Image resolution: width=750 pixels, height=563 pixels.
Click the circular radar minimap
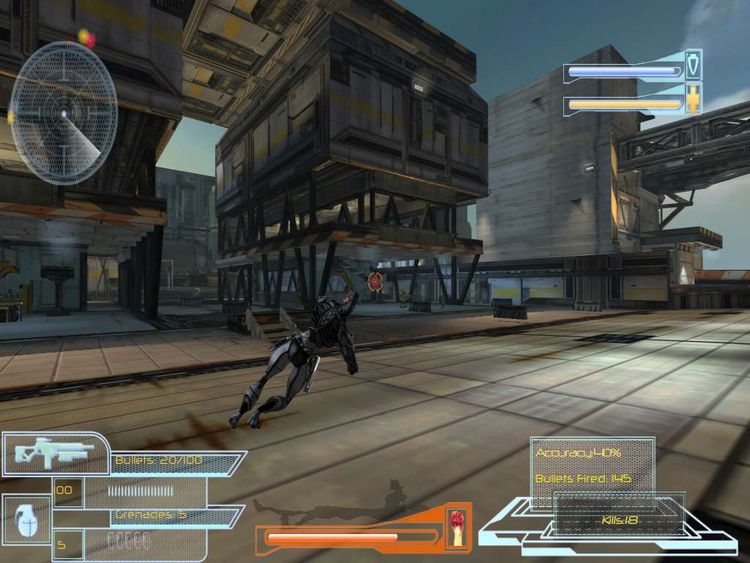coord(63,112)
